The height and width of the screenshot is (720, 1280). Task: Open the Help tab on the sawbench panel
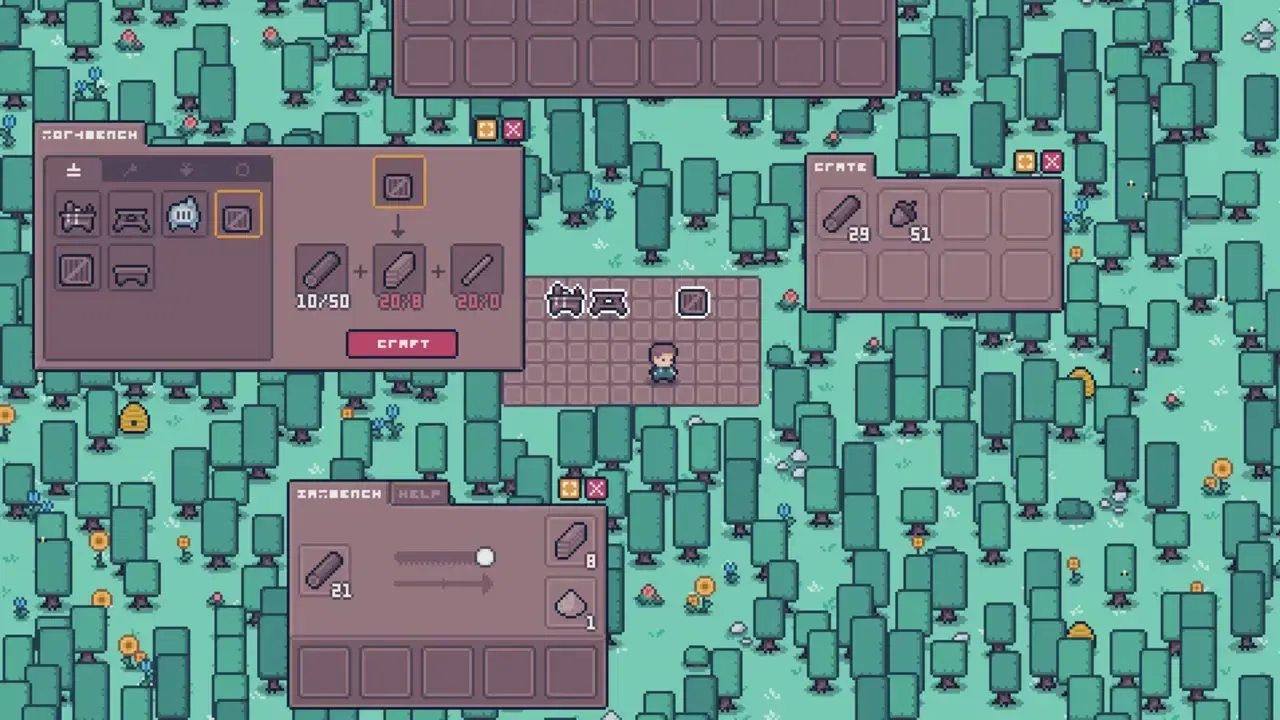421,494
